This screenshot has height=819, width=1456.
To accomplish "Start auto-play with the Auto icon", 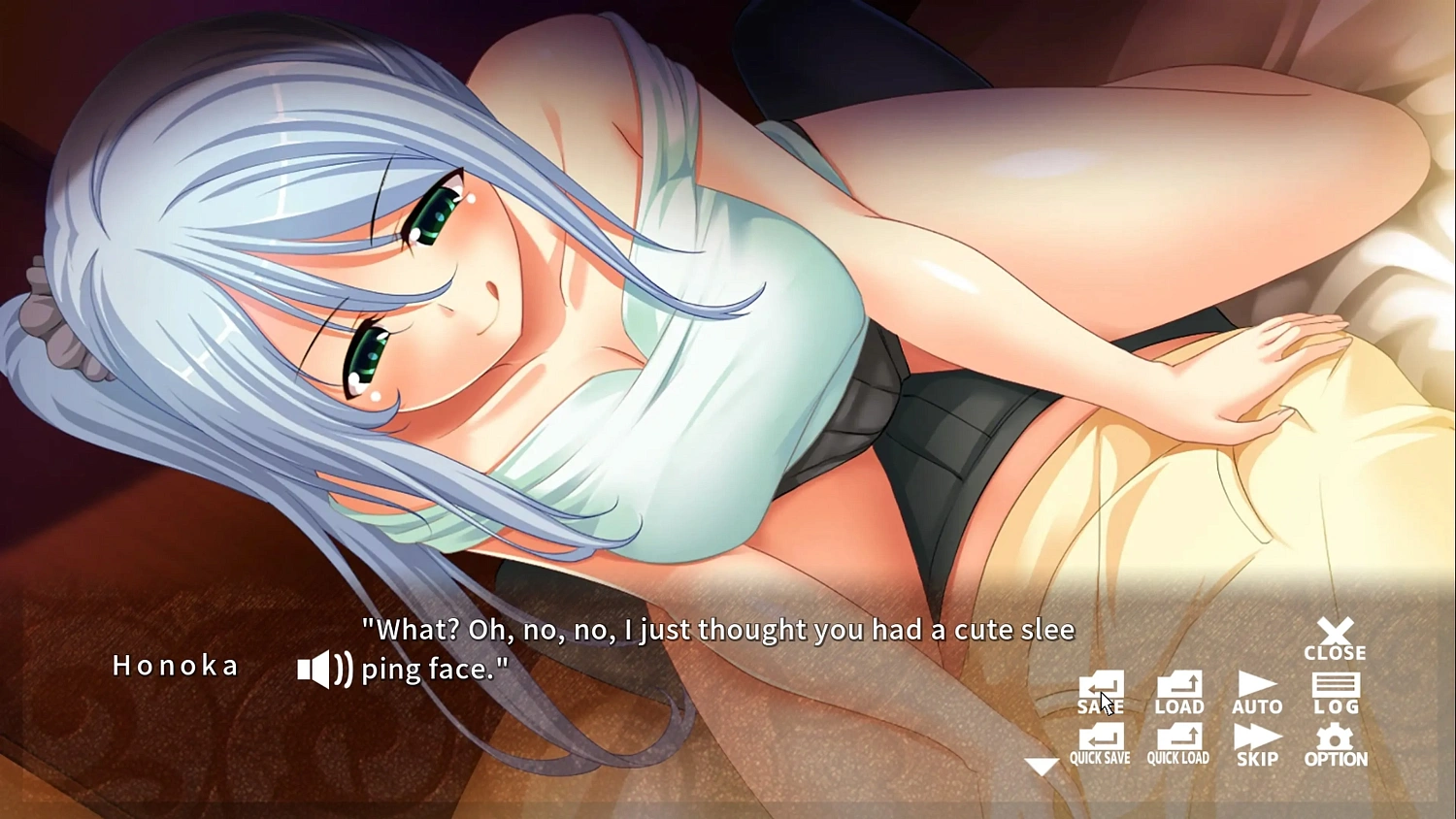I will point(1257,689).
